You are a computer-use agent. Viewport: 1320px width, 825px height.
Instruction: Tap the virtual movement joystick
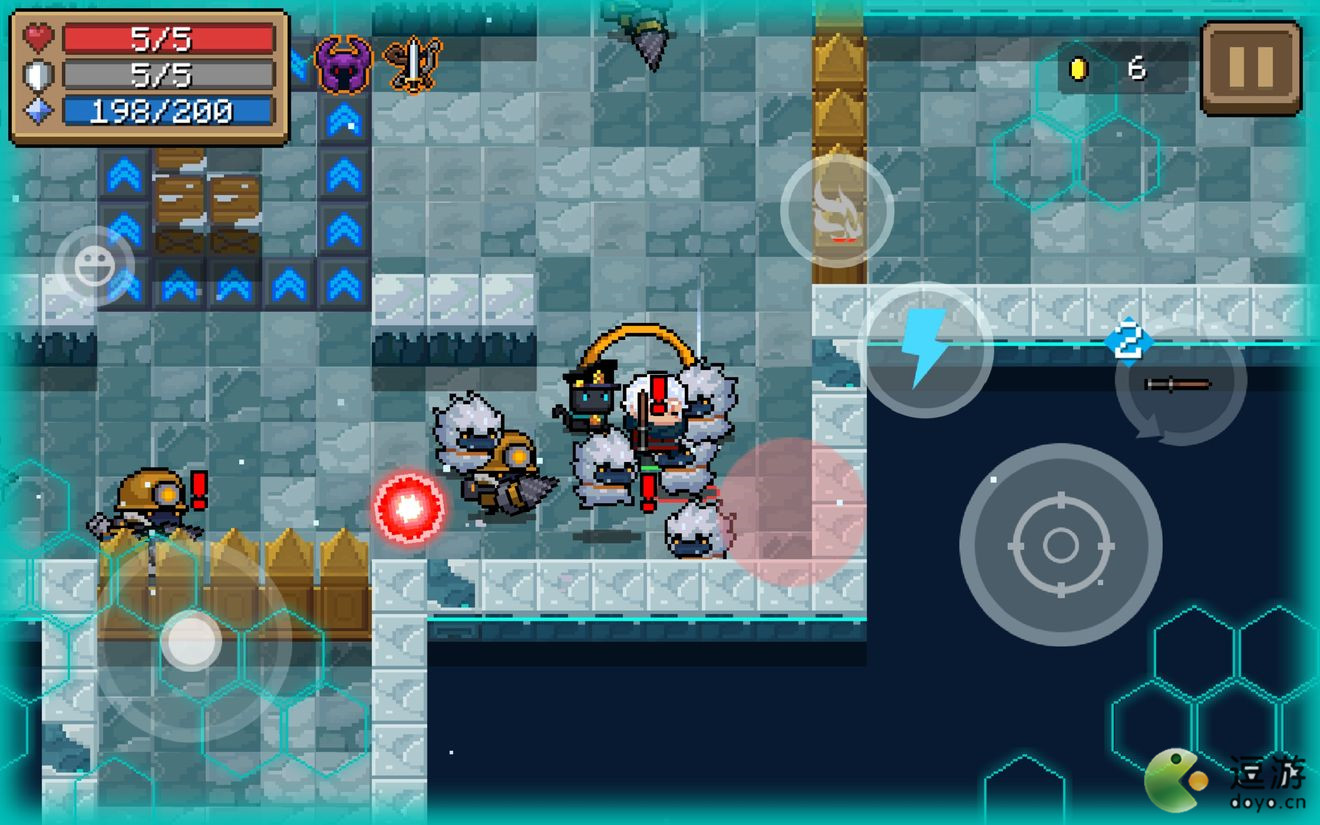click(191, 641)
